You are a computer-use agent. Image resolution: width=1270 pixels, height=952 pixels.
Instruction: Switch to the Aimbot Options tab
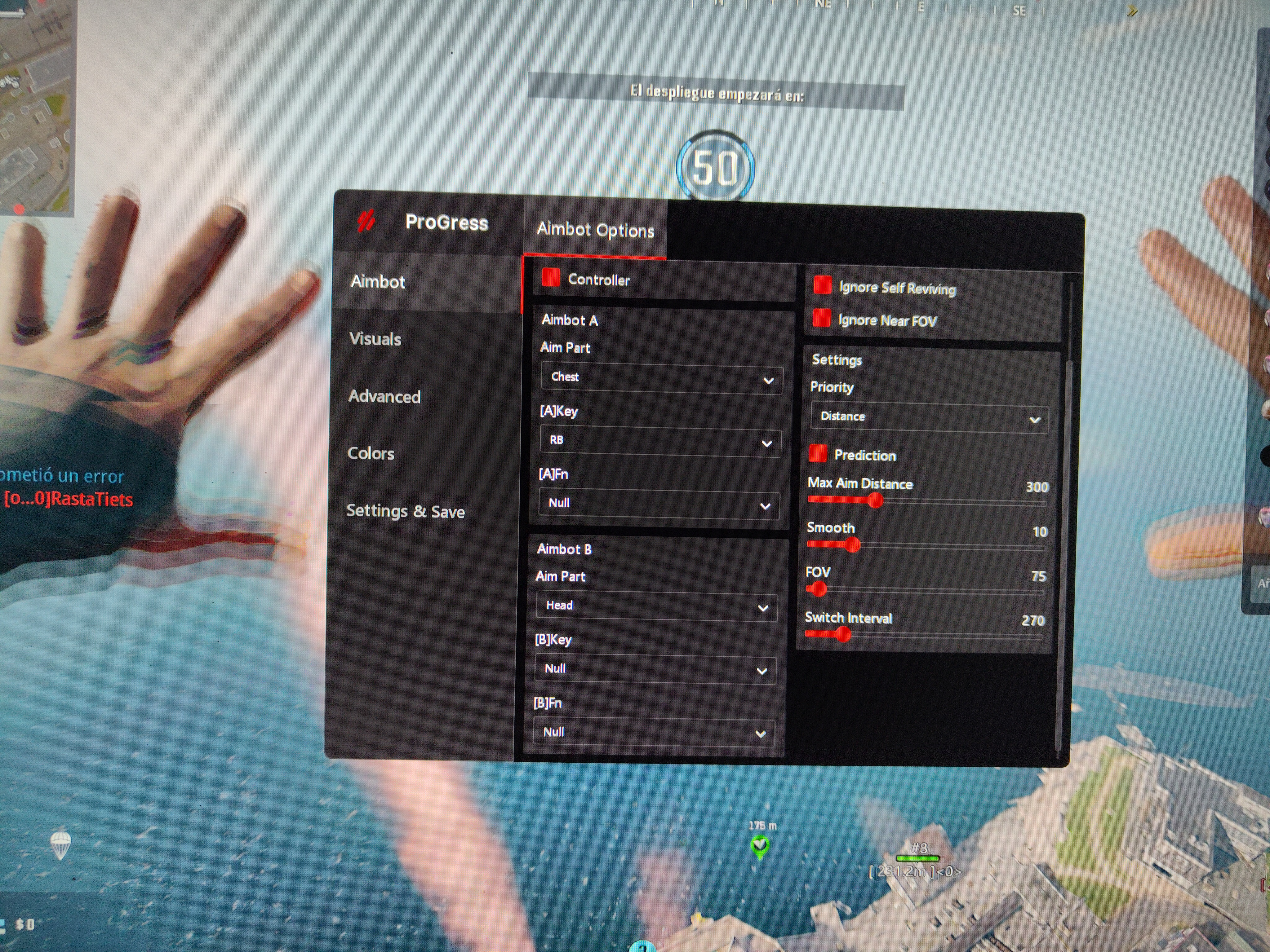click(x=595, y=230)
